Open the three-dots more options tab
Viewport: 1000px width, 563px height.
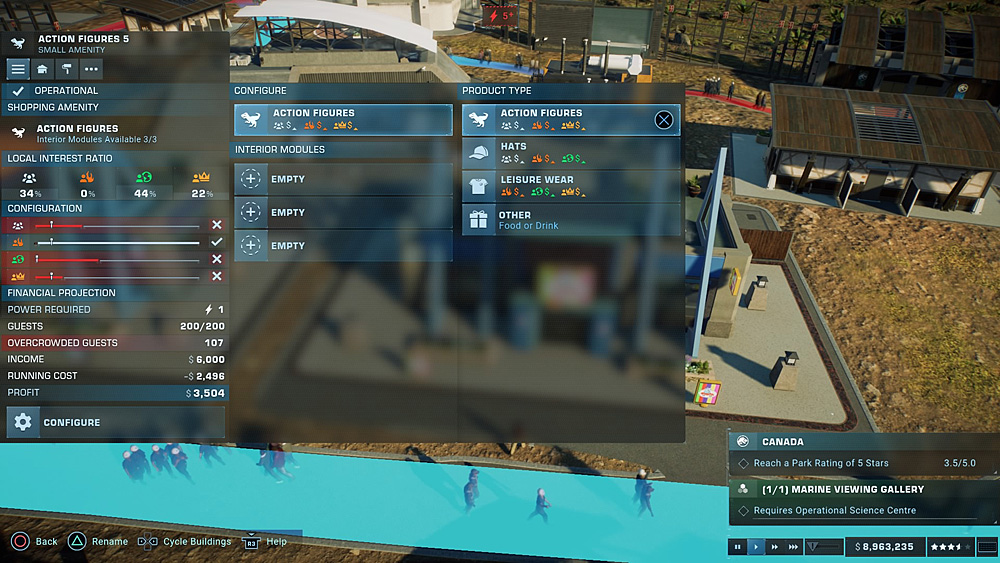[x=92, y=69]
